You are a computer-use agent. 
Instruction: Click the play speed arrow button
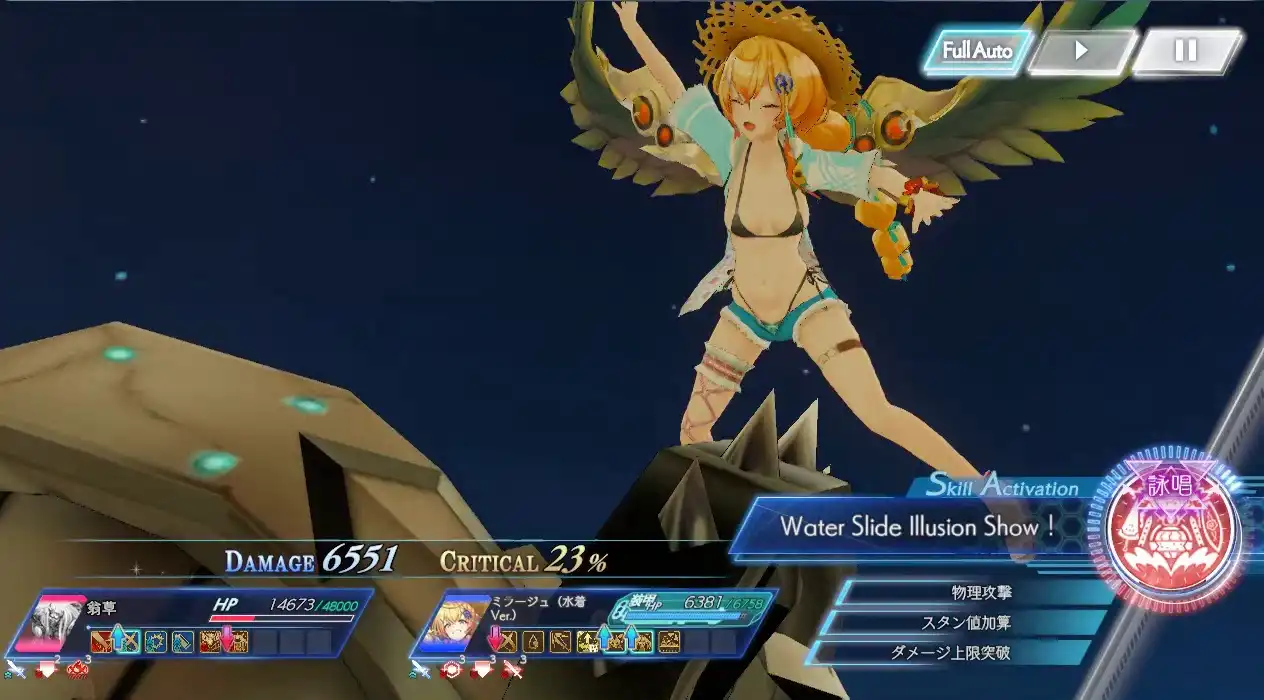1081,51
